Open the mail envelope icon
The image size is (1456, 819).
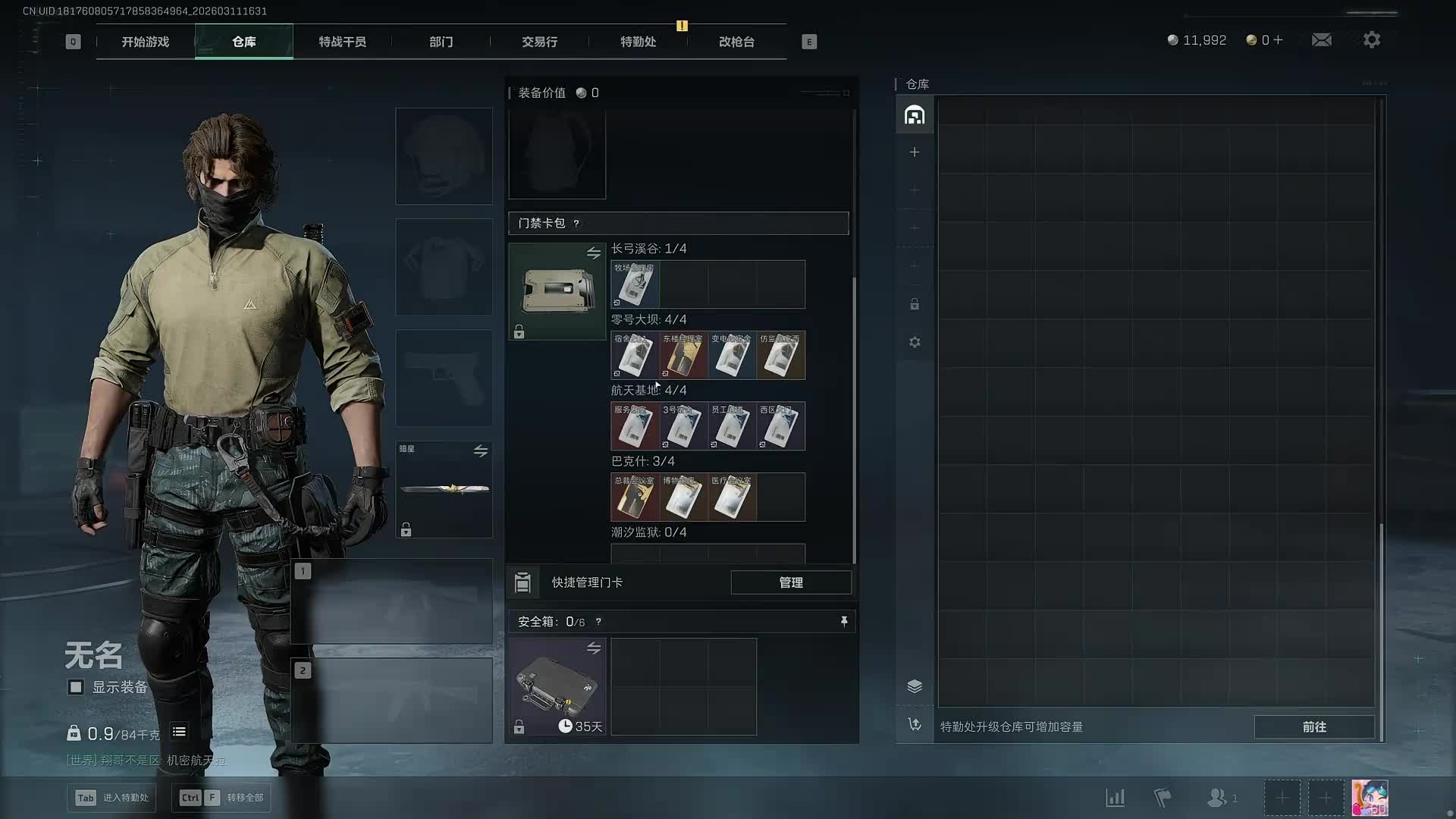[x=1321, y=40]
